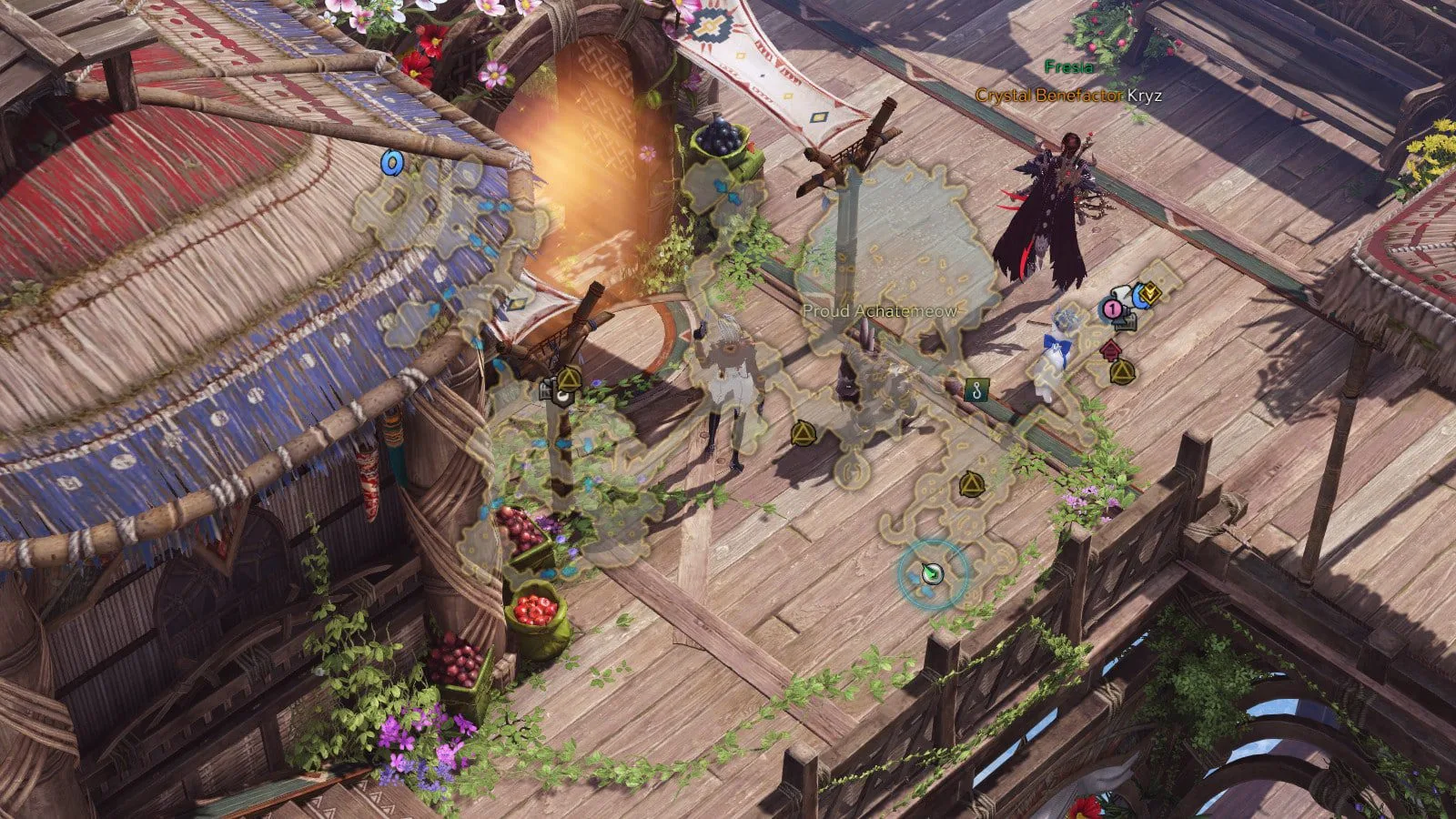The width and height of the screenshot is (1456, 819).
Task: Select the triangle marker overlapping the gray icon
Action: click(x=569, y=379)
